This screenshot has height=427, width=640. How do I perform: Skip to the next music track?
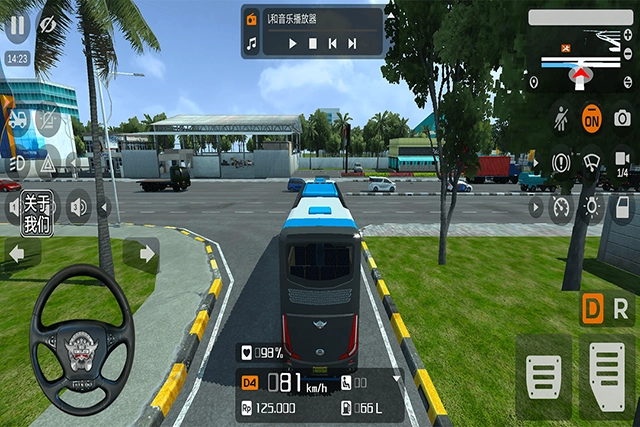(352, 44)
